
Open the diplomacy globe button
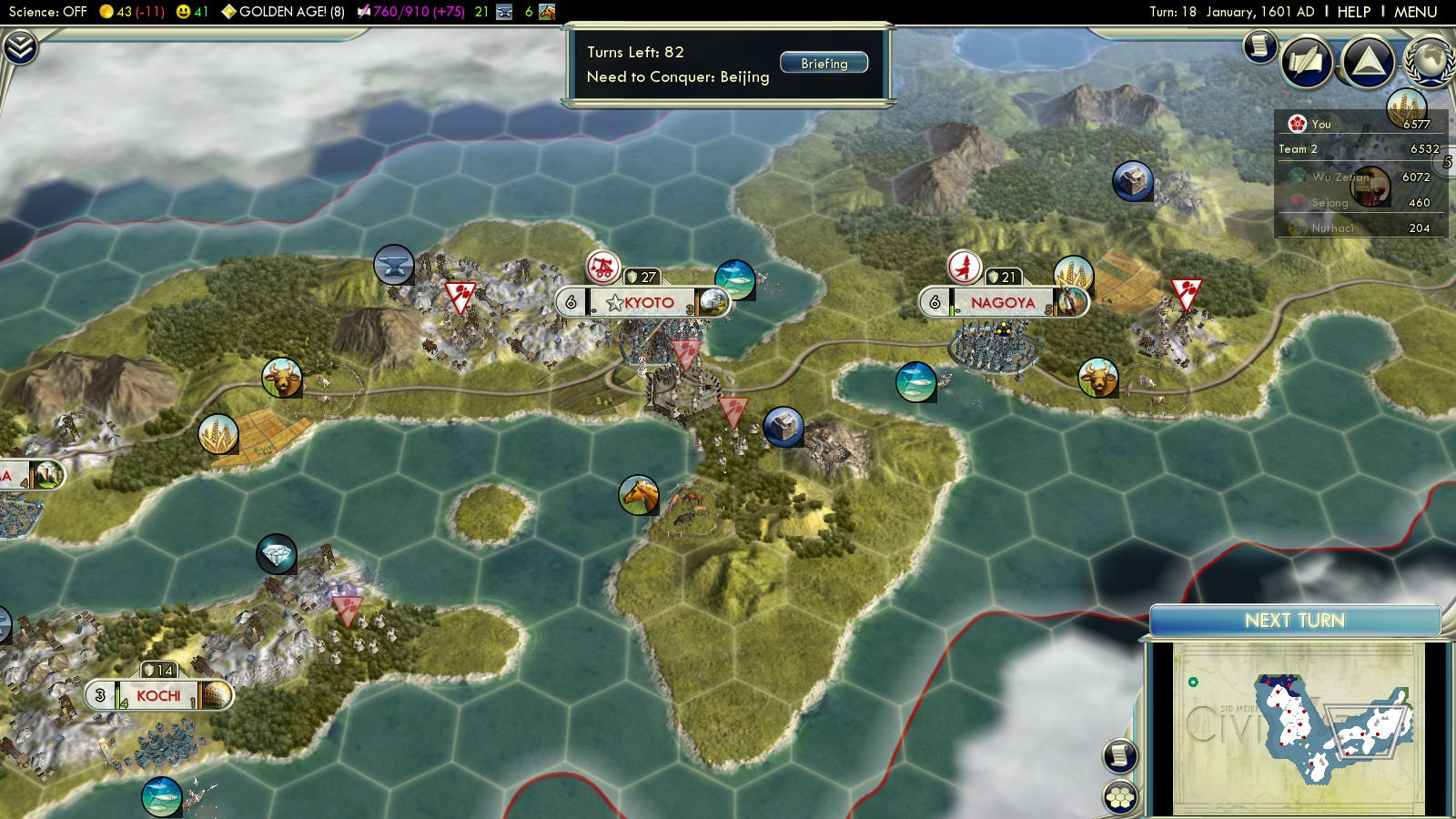(x=1430, y=60)
